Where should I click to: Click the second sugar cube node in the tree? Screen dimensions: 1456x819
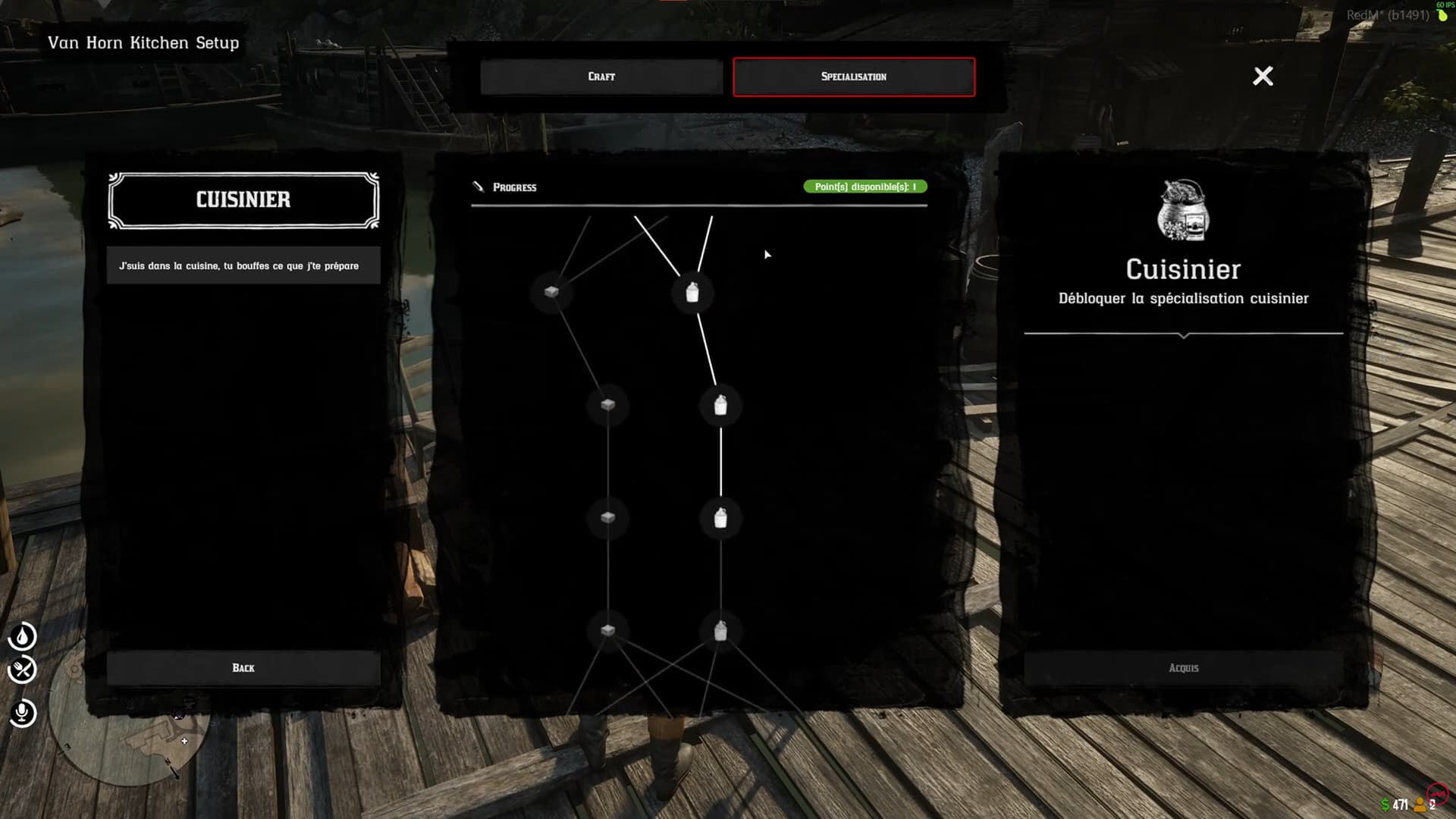607,405
